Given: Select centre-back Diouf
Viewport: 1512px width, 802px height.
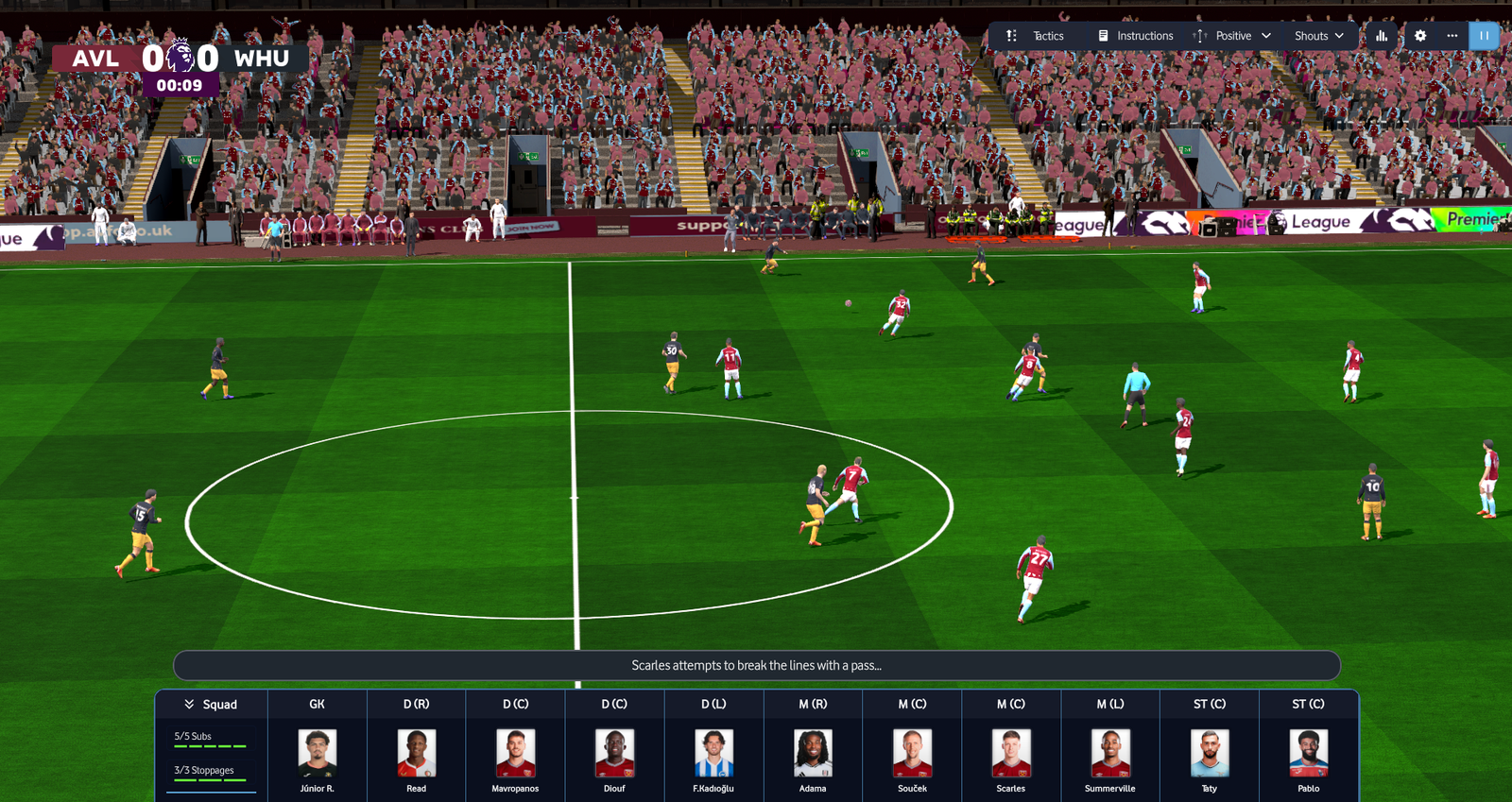Looking at the screenshot, I should pyautogui.click(x=614, y=754).
